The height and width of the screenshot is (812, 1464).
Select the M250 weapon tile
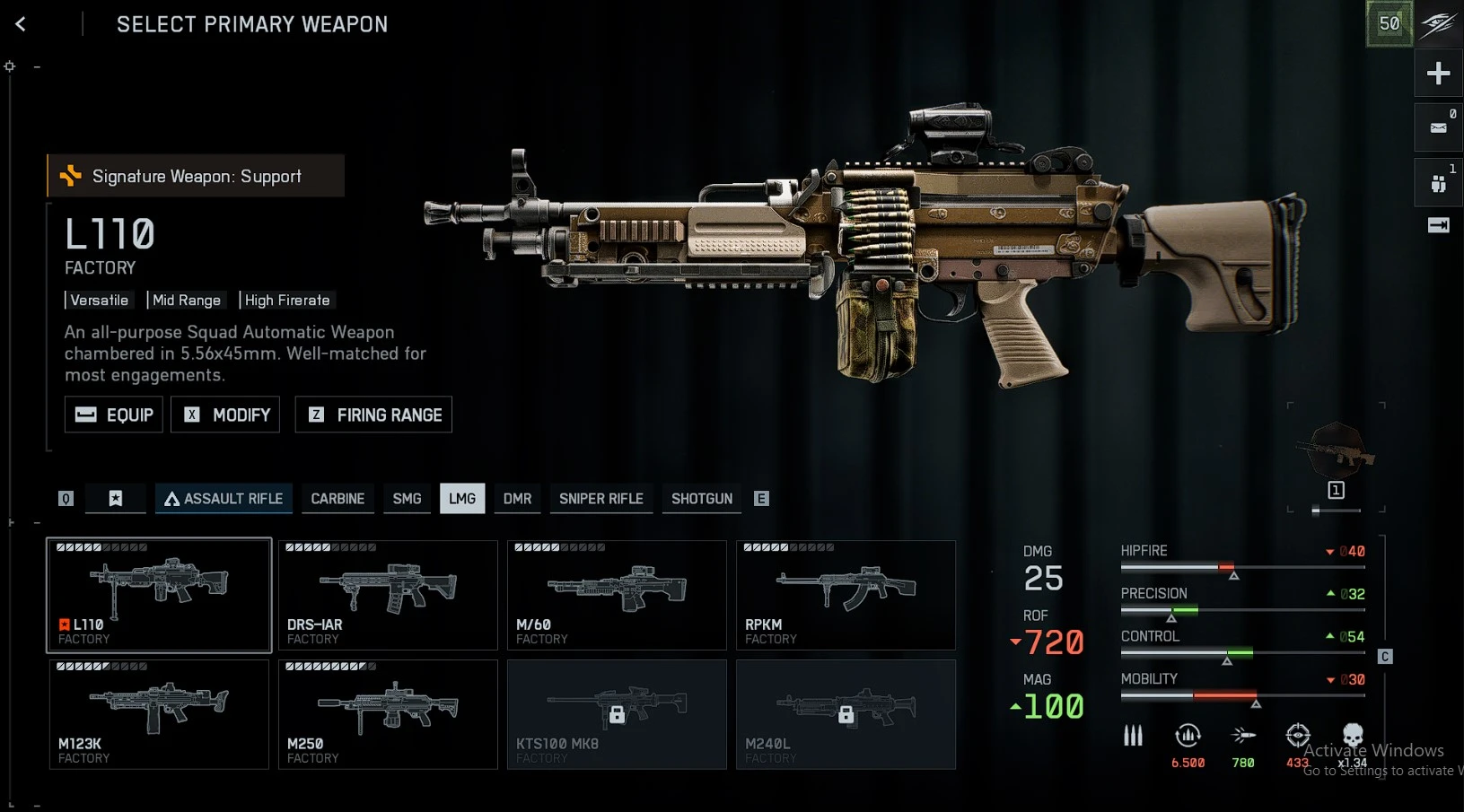(x=388, y=714)
